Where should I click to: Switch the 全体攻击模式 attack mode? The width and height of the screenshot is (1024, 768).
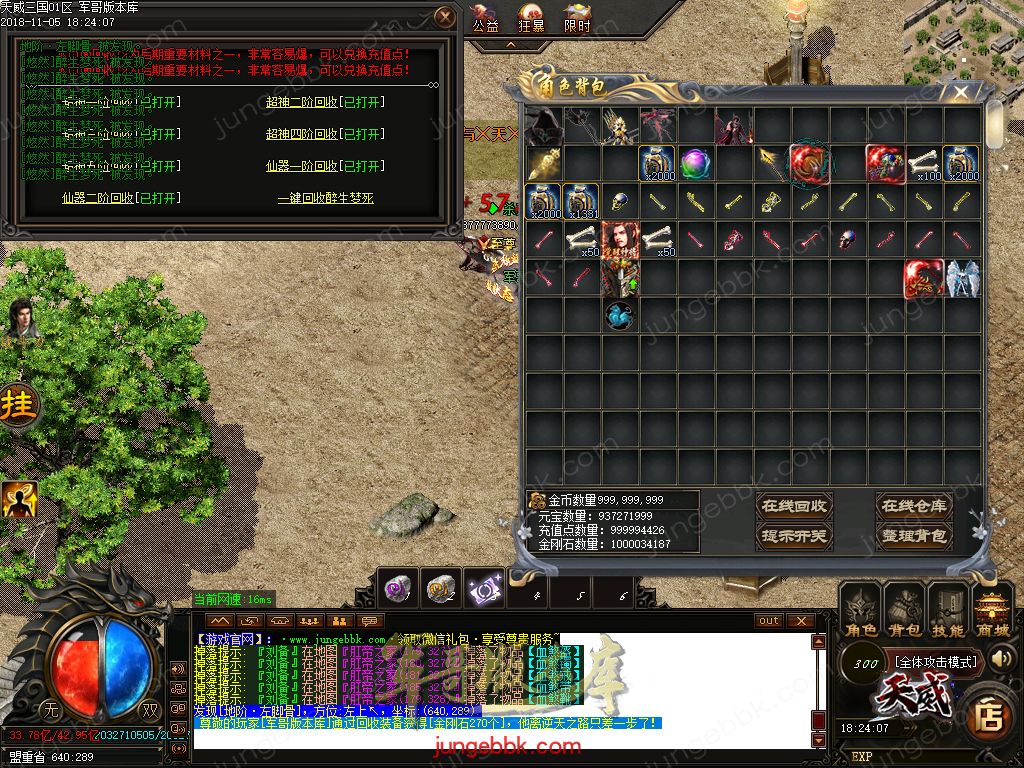(935, 662)
